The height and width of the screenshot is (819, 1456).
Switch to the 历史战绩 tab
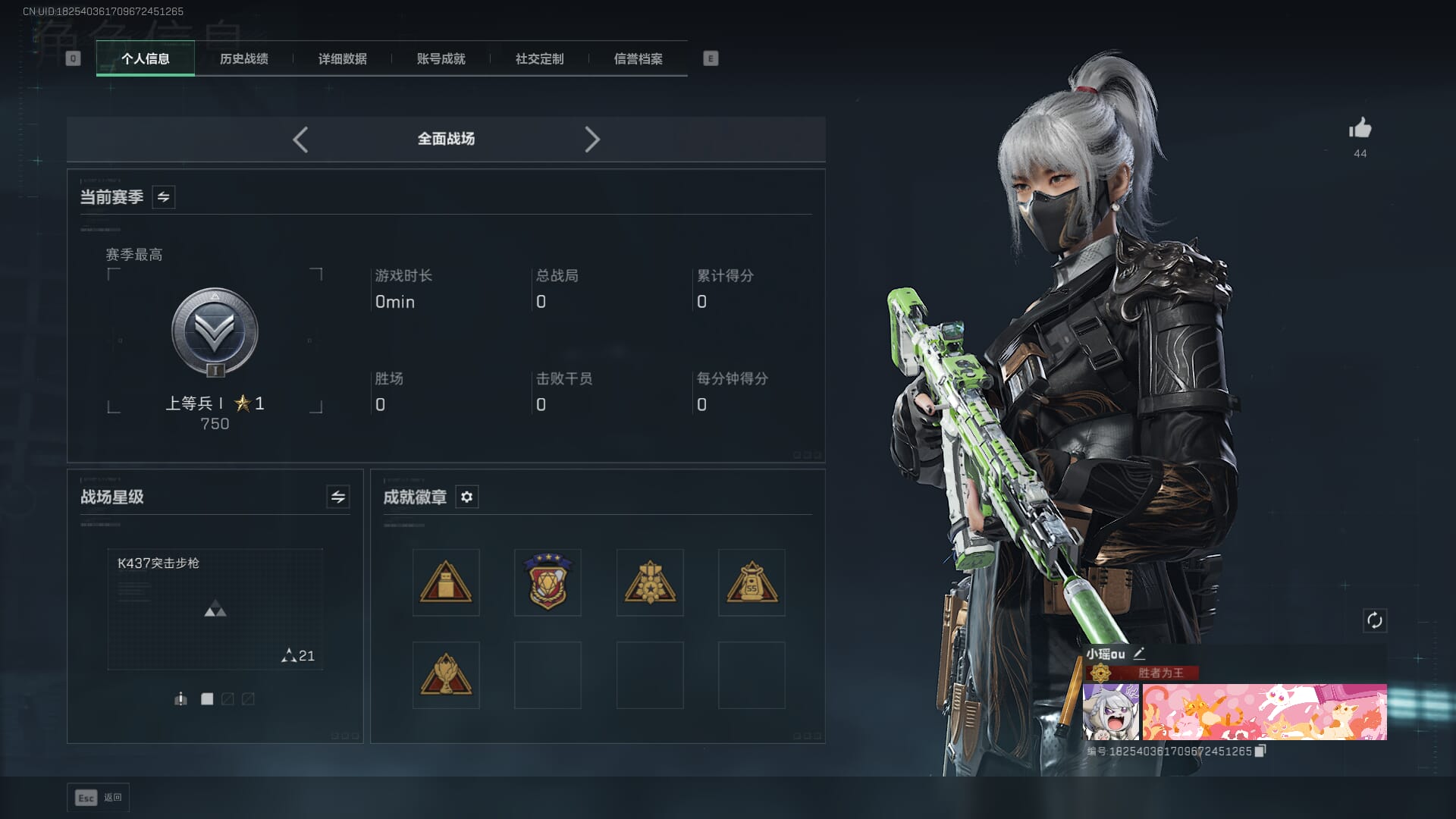pos(243,58)
